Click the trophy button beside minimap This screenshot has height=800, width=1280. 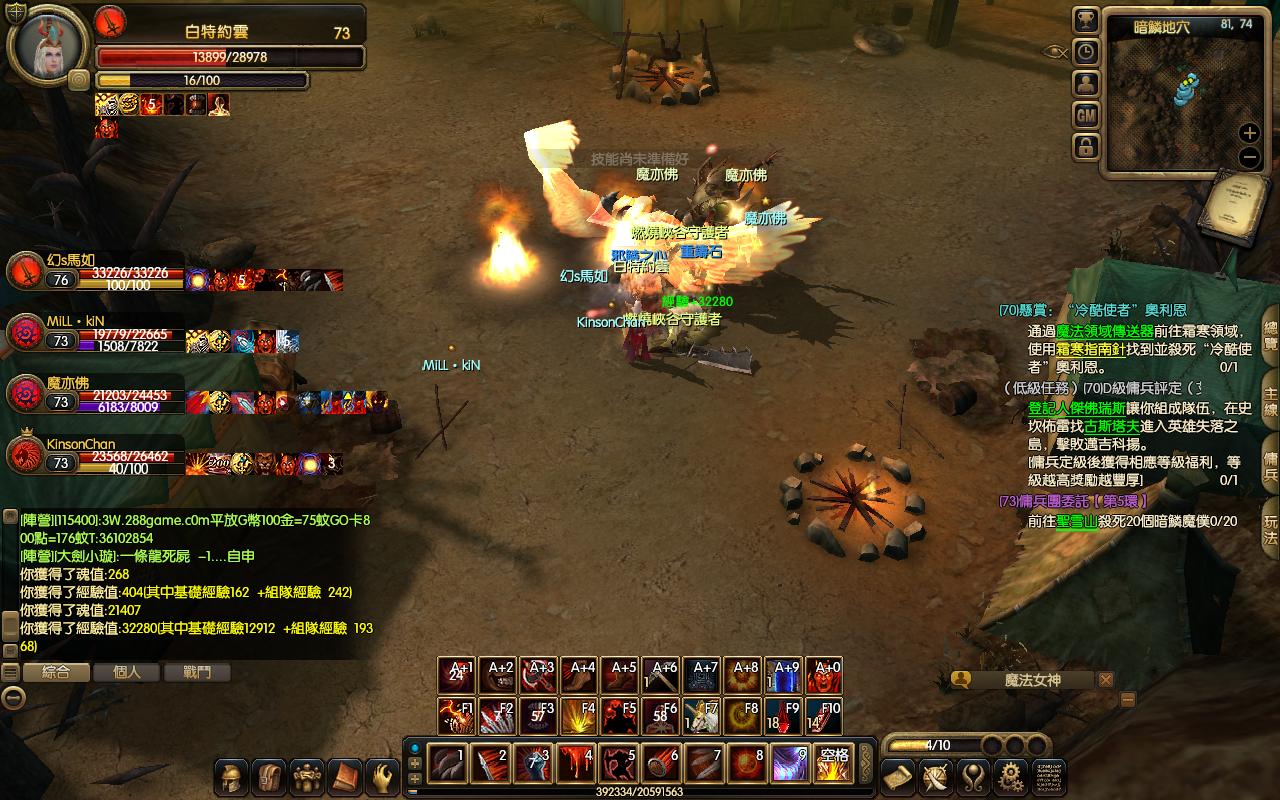1086,20
